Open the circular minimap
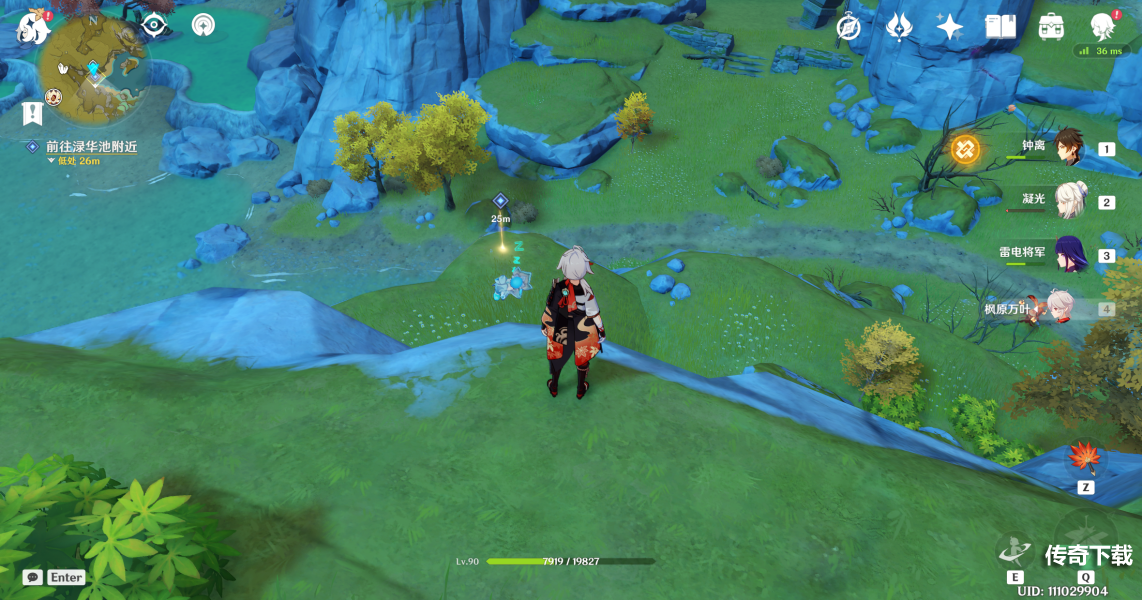Viewport: 1142px width, 600px height. (94, 68)
